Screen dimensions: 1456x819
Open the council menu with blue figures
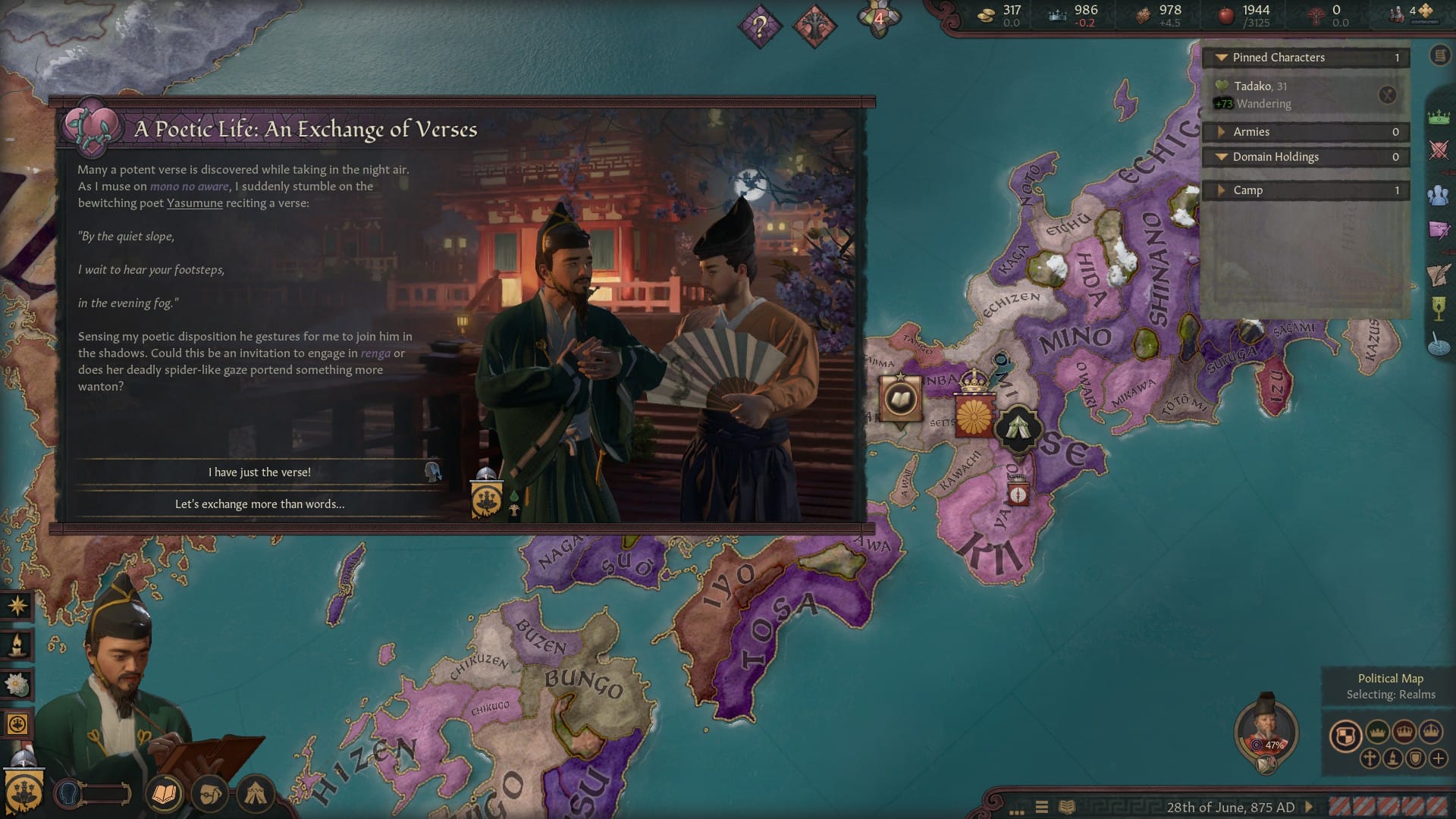tap(1439, 196)
